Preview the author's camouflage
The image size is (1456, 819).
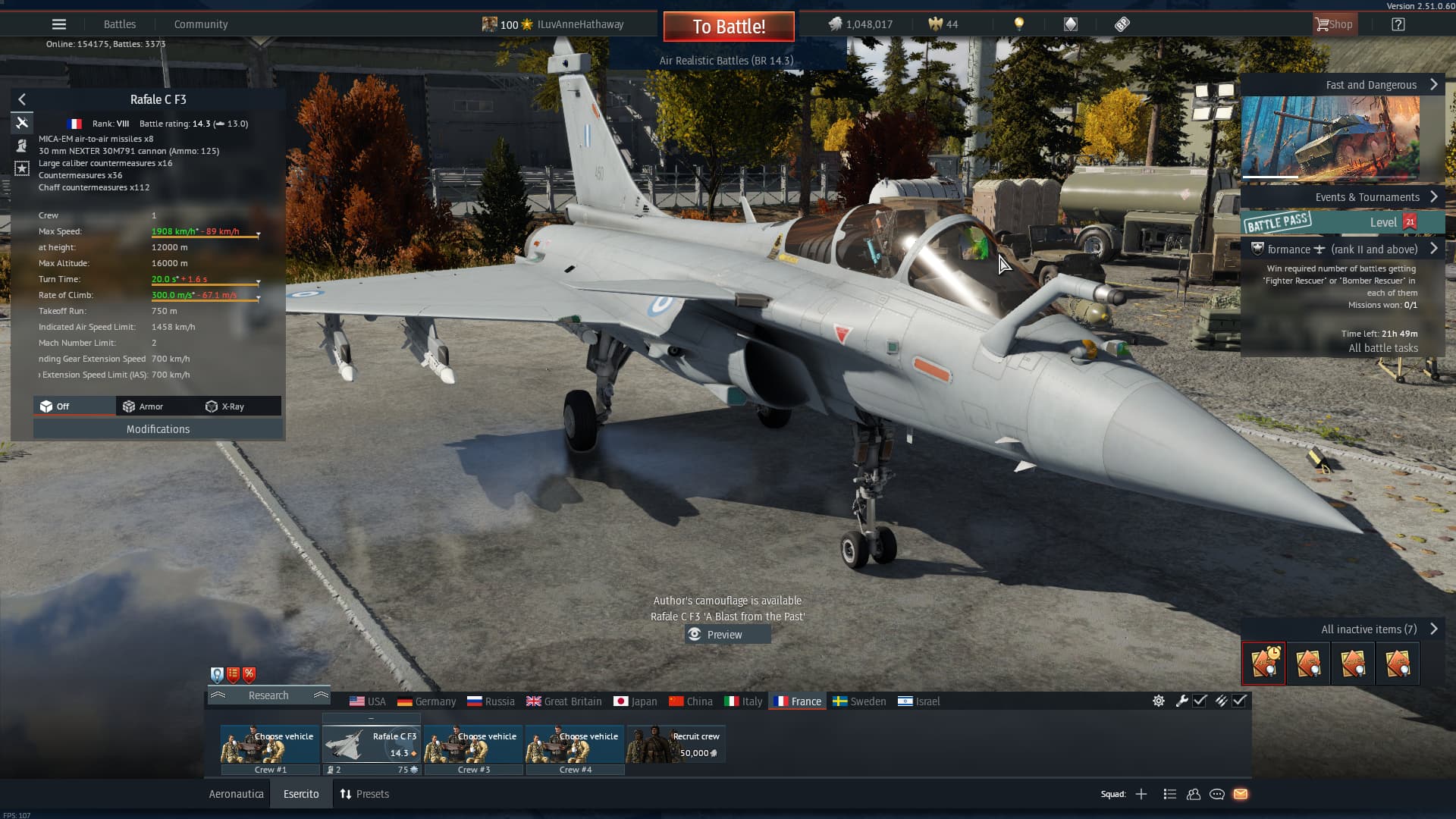pos(726,635)
